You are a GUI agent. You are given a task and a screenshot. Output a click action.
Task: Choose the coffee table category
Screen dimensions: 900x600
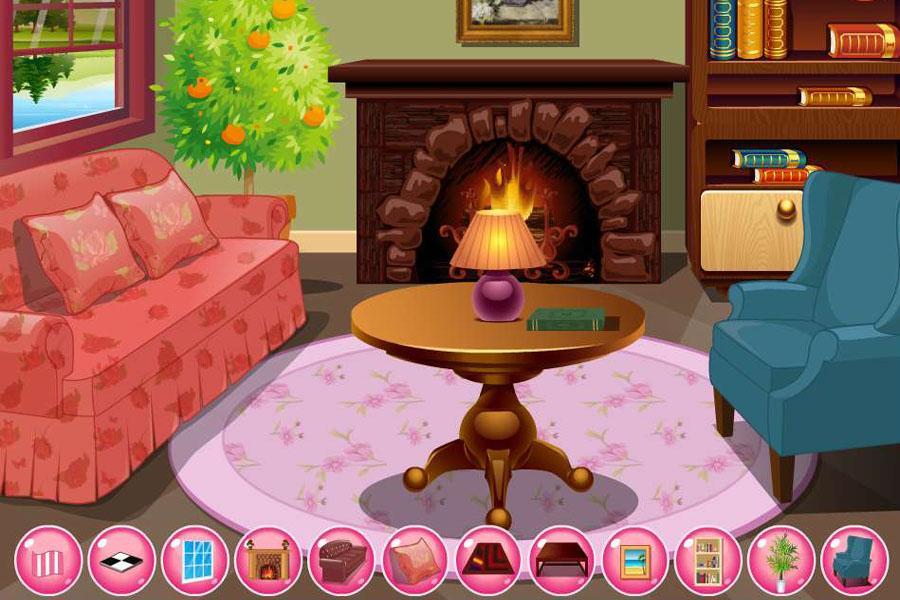point(562,560)
